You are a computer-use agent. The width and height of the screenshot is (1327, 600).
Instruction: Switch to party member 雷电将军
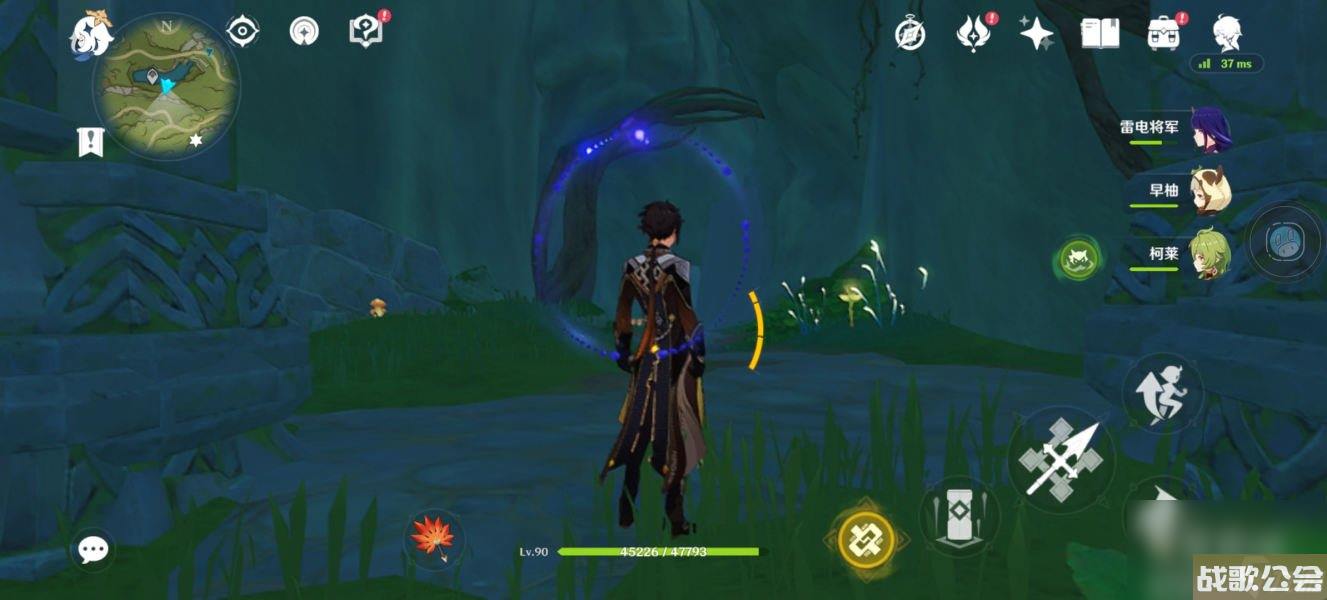pyautogui.click(x=1211, y=131)
